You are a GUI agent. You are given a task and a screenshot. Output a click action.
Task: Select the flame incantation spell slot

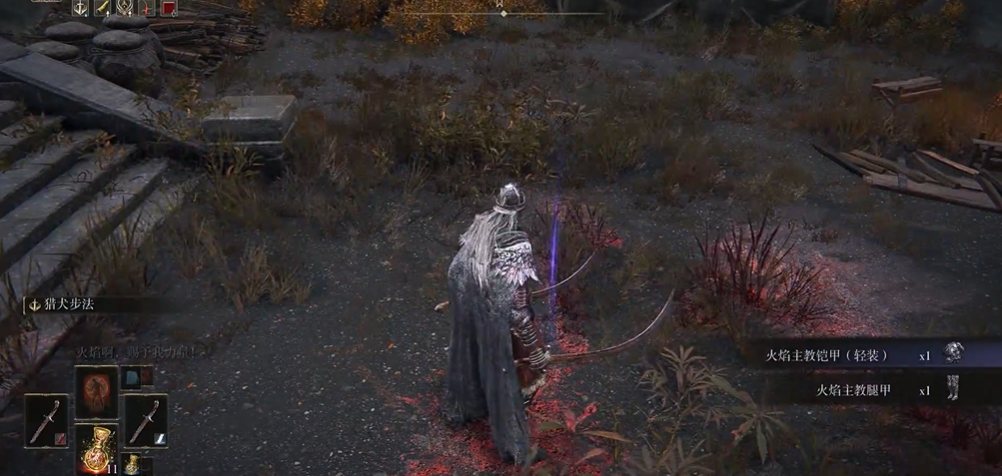(x=96, y=390)
